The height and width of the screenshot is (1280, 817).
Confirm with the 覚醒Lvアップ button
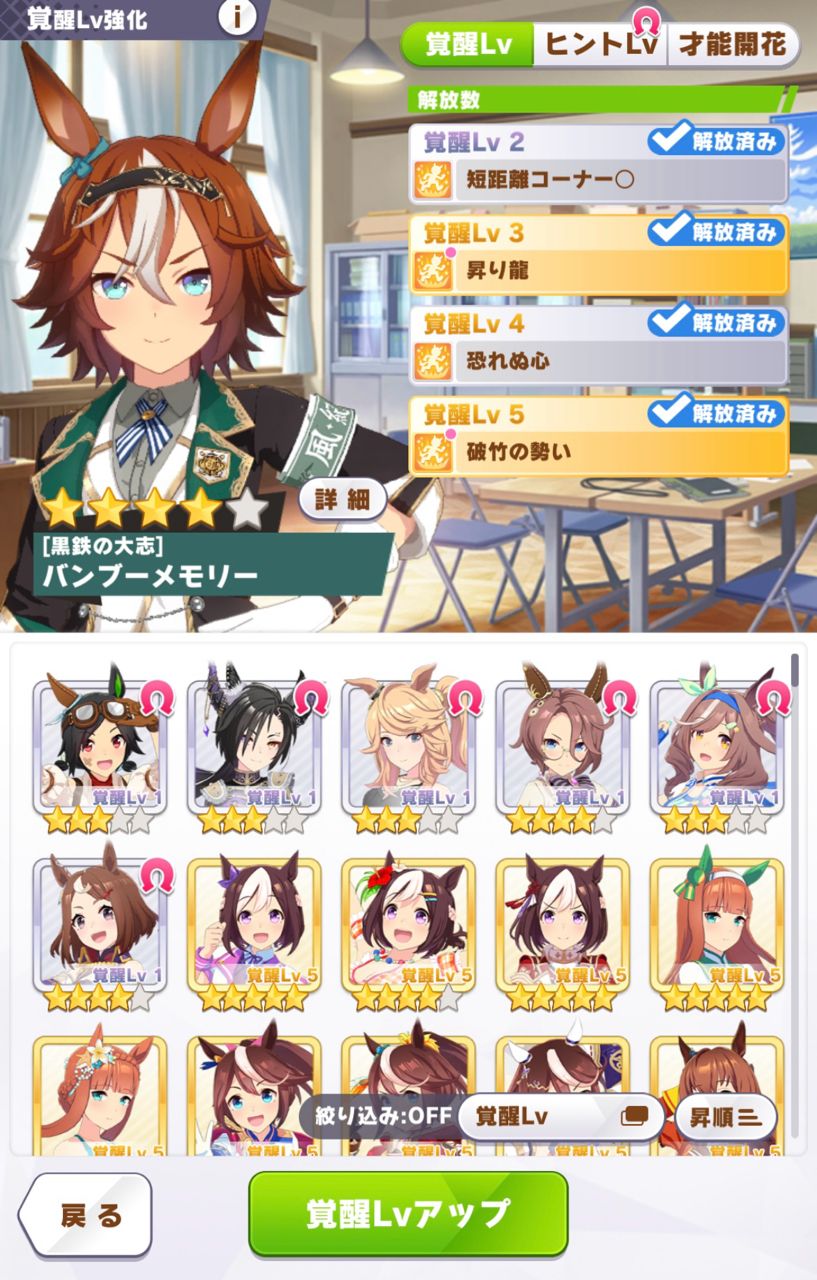408,1214
